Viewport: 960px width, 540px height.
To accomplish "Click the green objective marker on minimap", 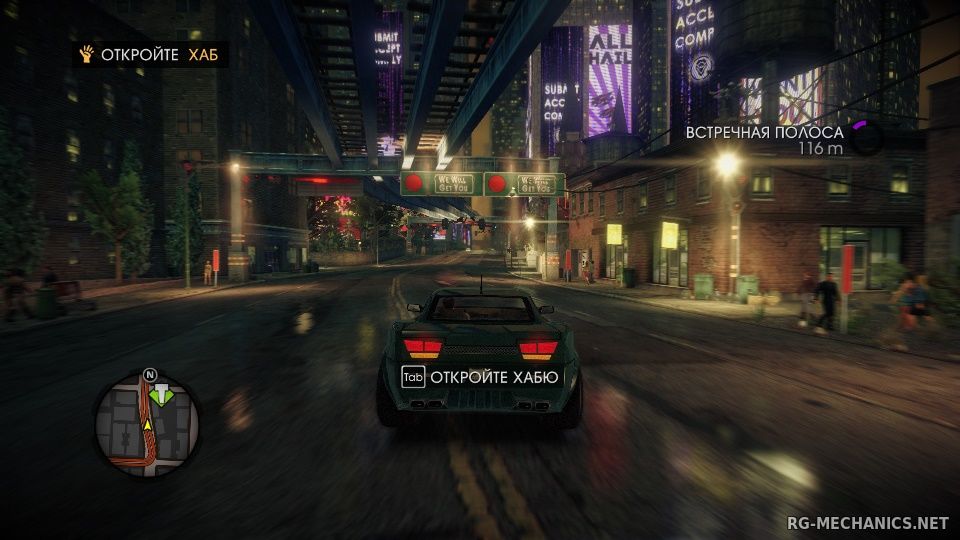I will [159, 395].
